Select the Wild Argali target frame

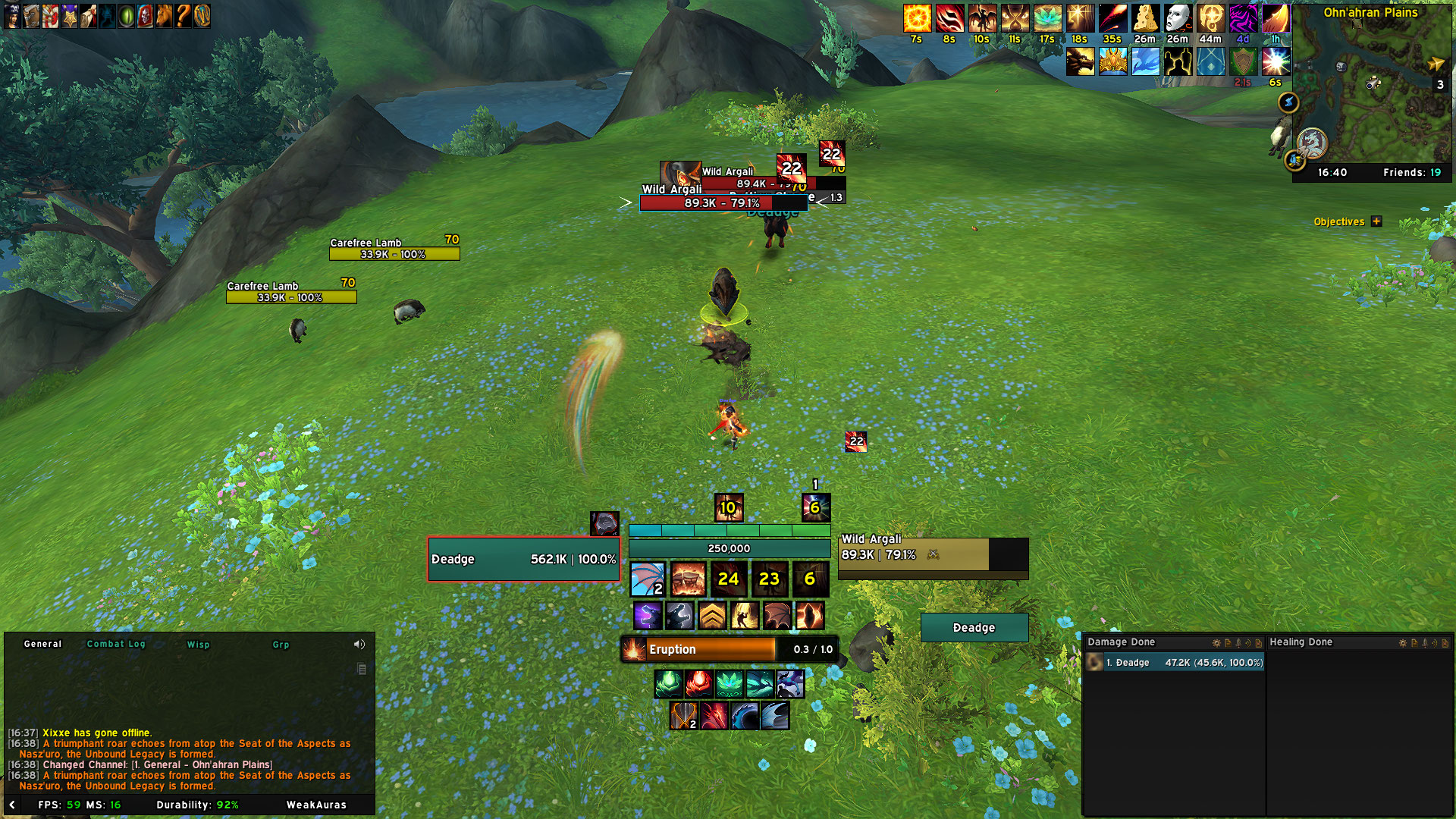(x=933, y=554)
